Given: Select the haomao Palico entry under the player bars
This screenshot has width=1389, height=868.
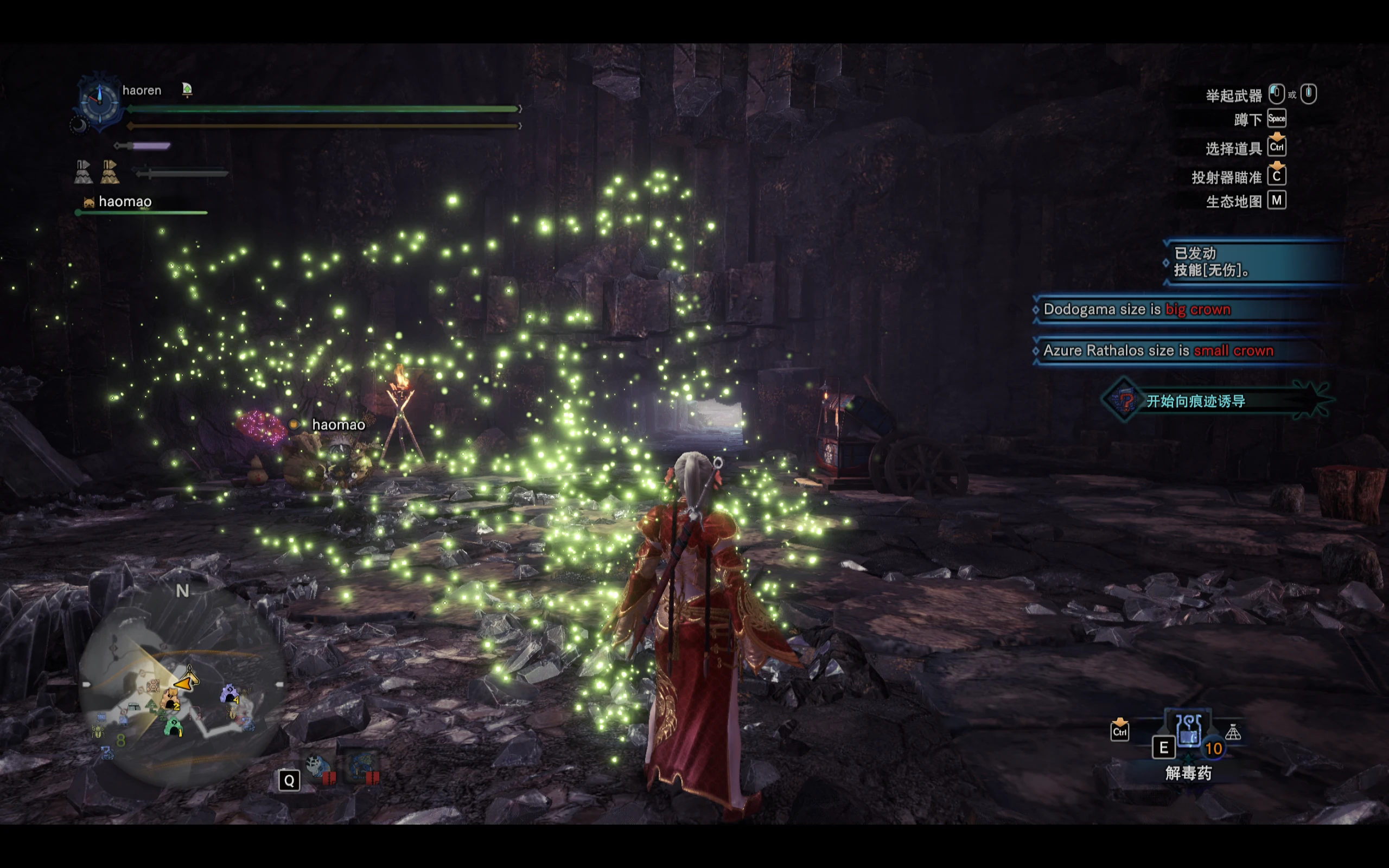Looking at the screenshot, I should pyautogui.click(x=124, y=202).
